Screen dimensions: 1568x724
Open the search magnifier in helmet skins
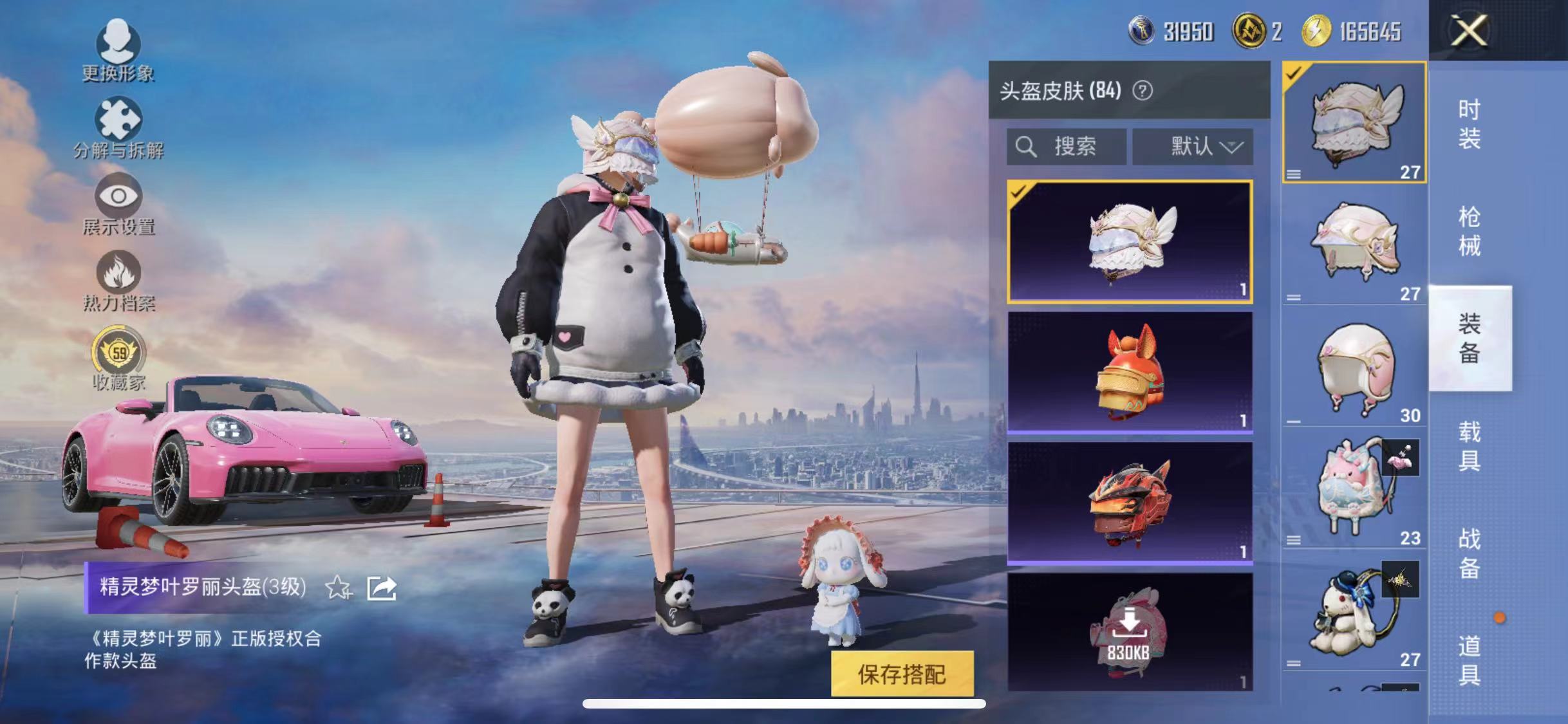pos(1028,145)
